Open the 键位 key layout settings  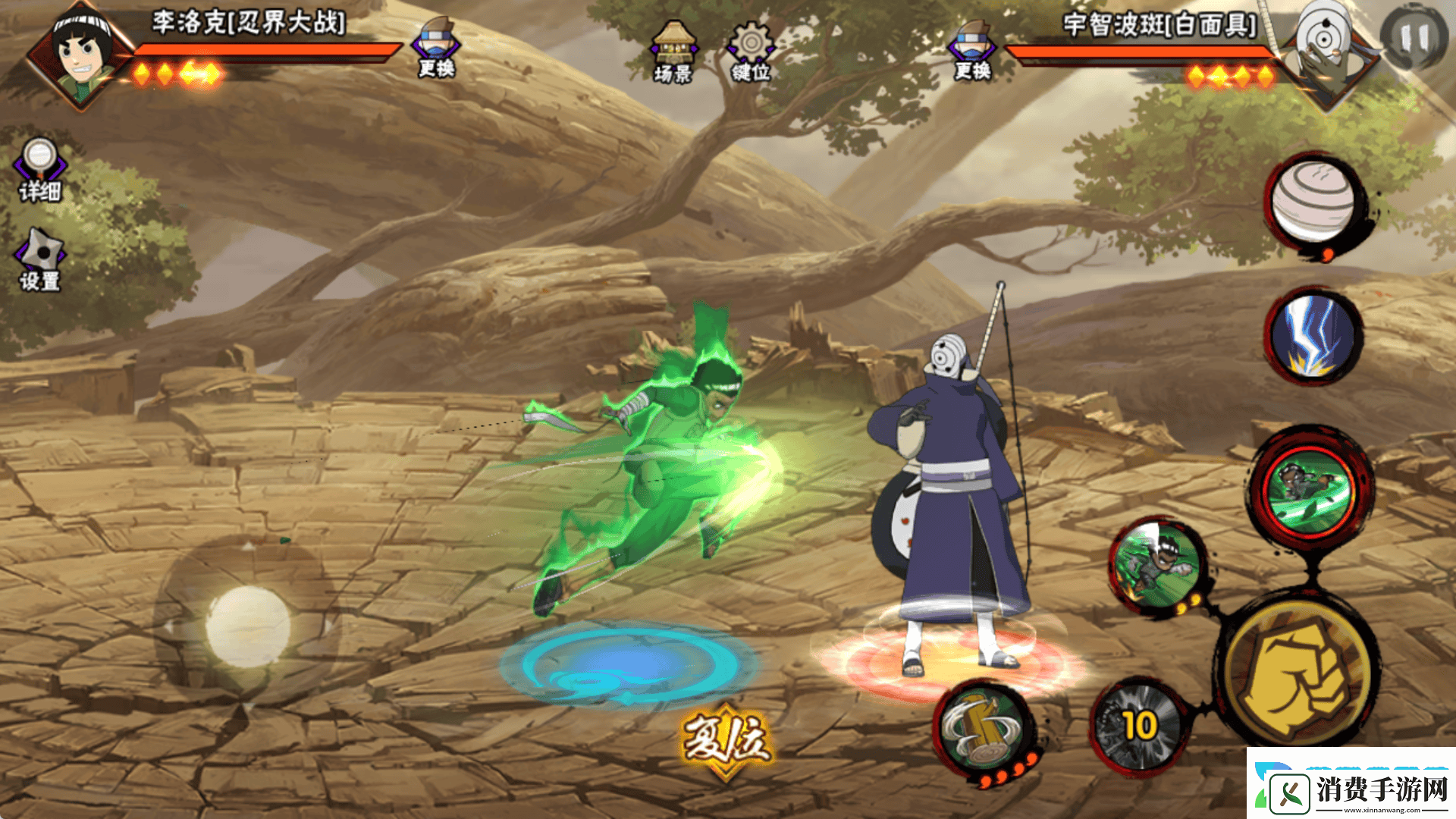coord(751,52)
